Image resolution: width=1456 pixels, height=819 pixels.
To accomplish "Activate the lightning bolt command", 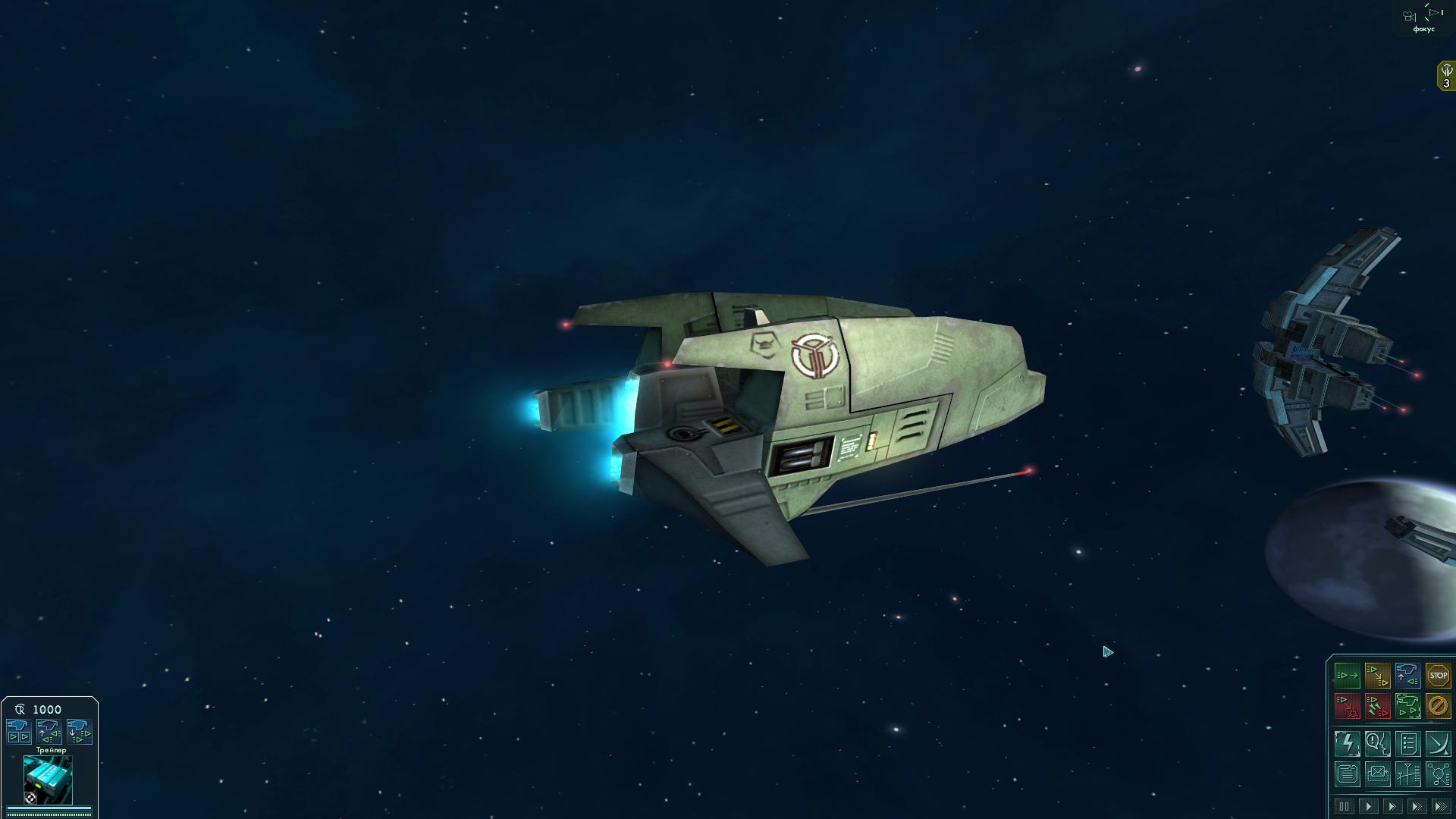I will click(x=1347, y=744).
